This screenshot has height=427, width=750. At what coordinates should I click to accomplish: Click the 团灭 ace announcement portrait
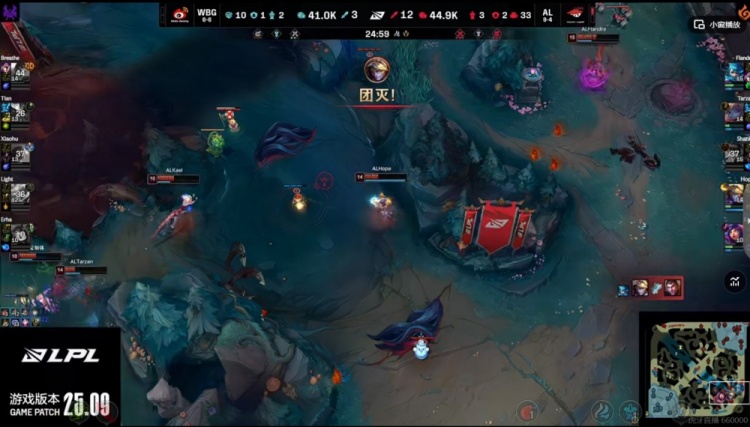click(x=377, y=69)
